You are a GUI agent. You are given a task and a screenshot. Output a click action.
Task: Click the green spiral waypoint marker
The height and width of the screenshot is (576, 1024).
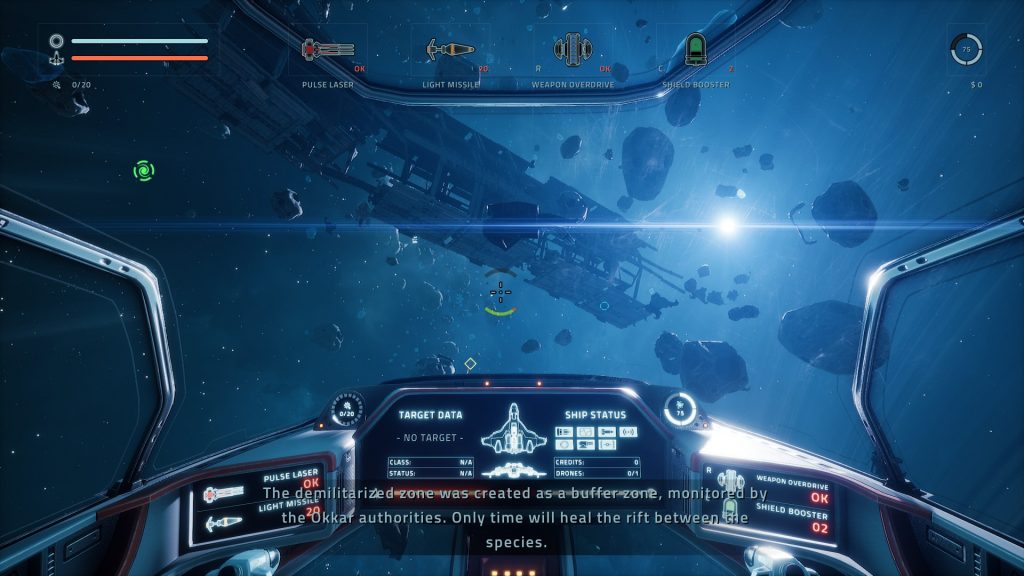(143, 171)
